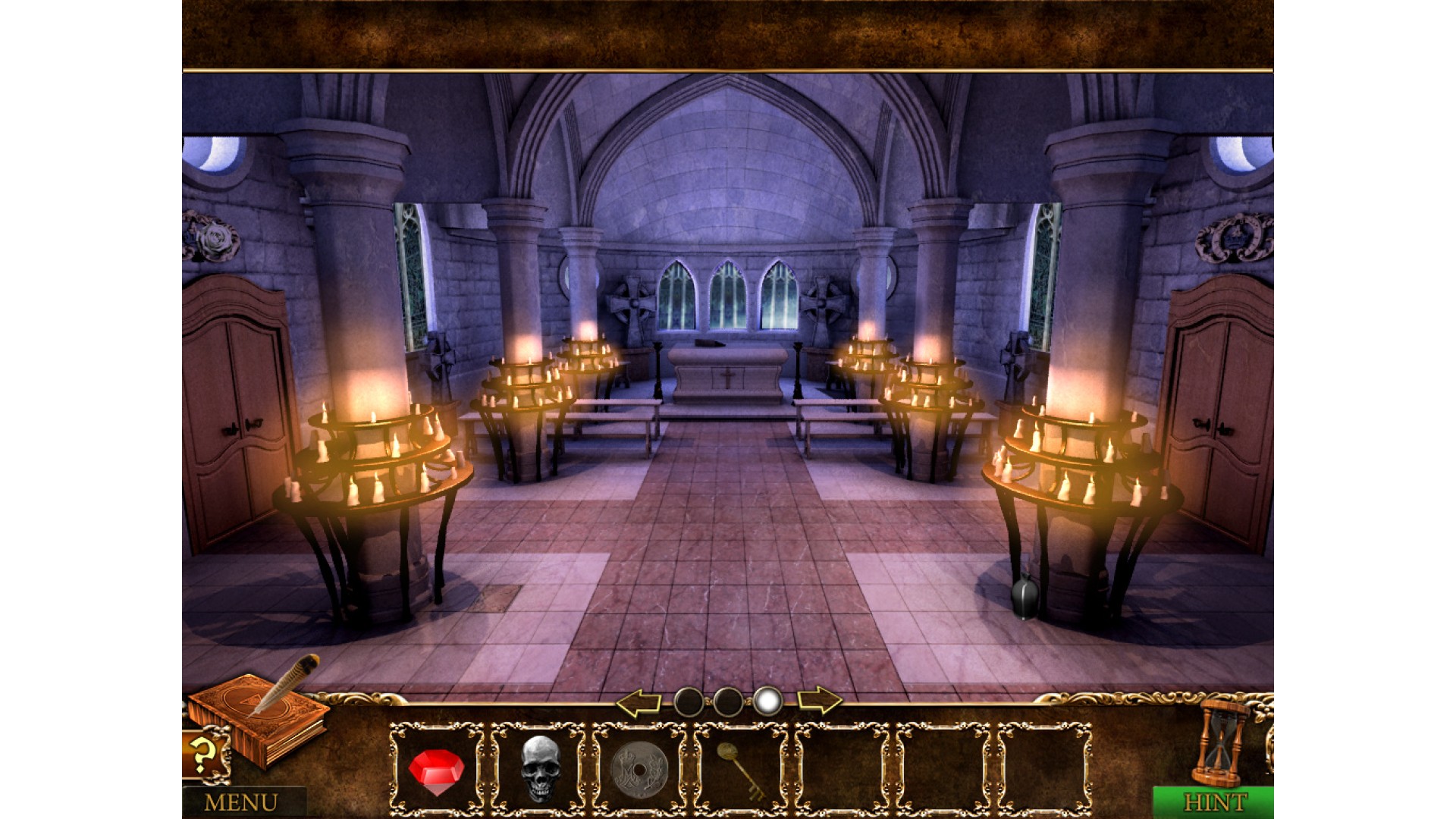Select the lit white inventory page dot
Viewport: 1456px width, 819px height.
pos(768,702)
